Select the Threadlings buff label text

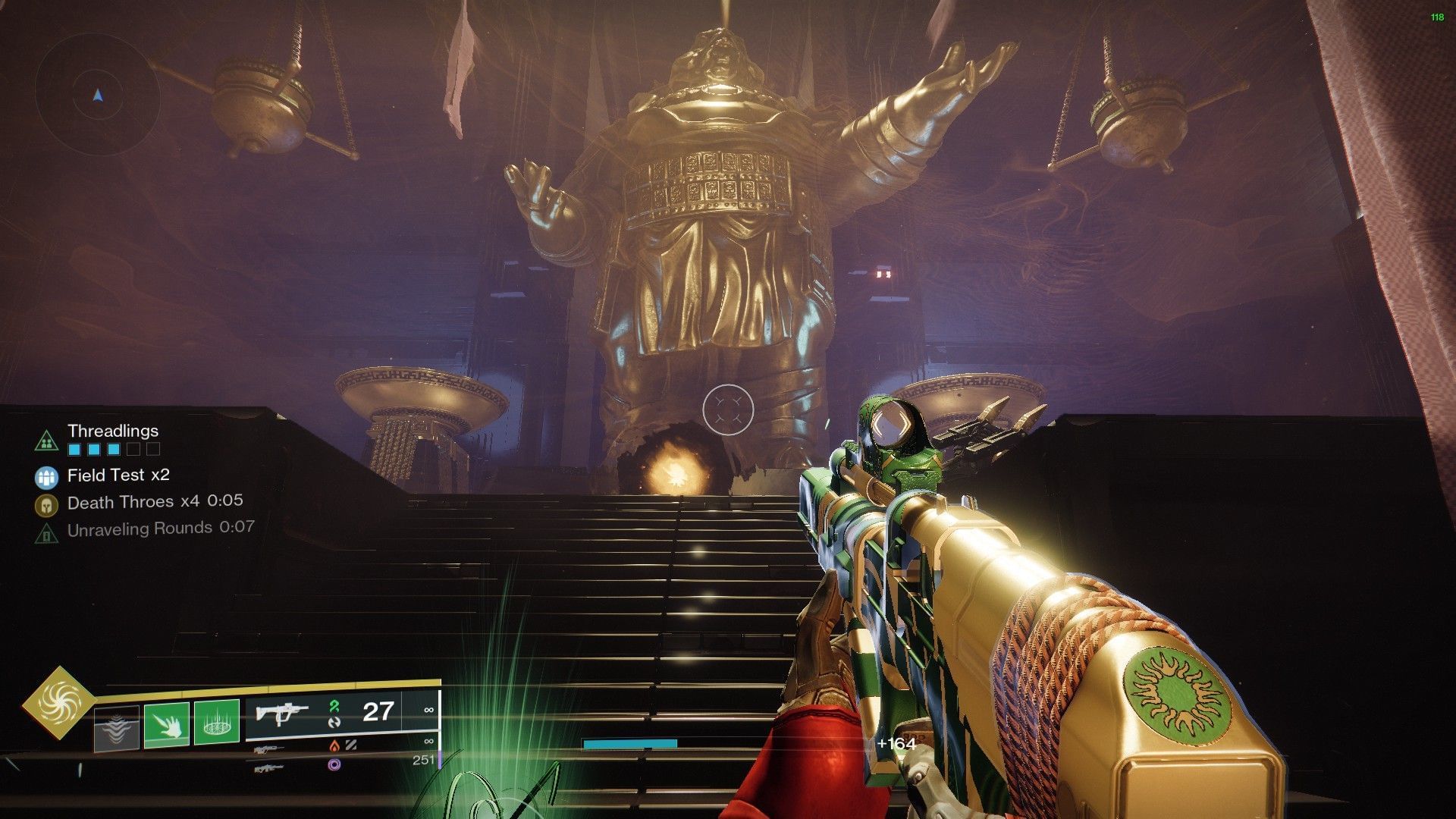[x=113, y=431]
